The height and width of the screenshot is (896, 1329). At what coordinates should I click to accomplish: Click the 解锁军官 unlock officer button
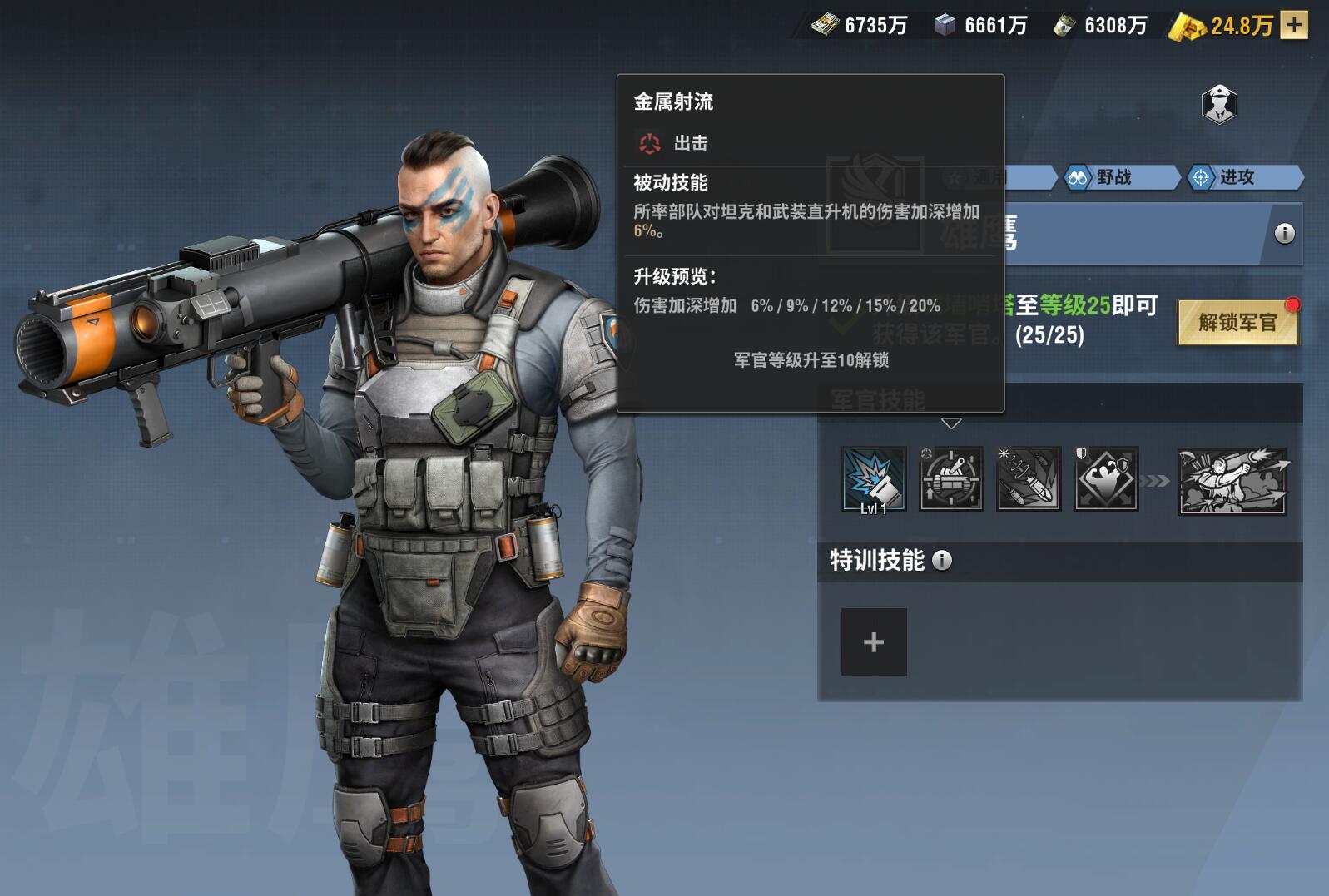[1237, 323]
